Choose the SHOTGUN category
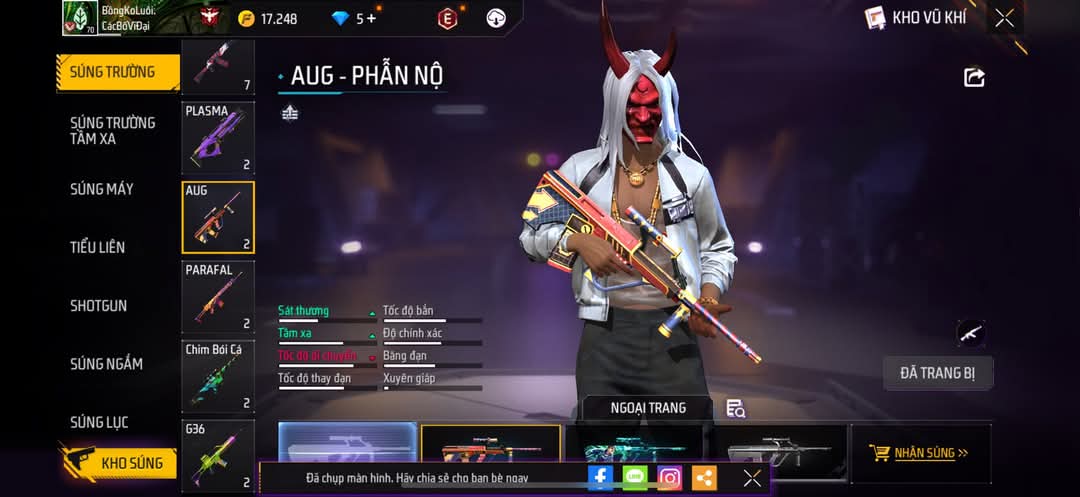Image resolution: width=1080 pixels, height=497 pixels. click(99, 306)
